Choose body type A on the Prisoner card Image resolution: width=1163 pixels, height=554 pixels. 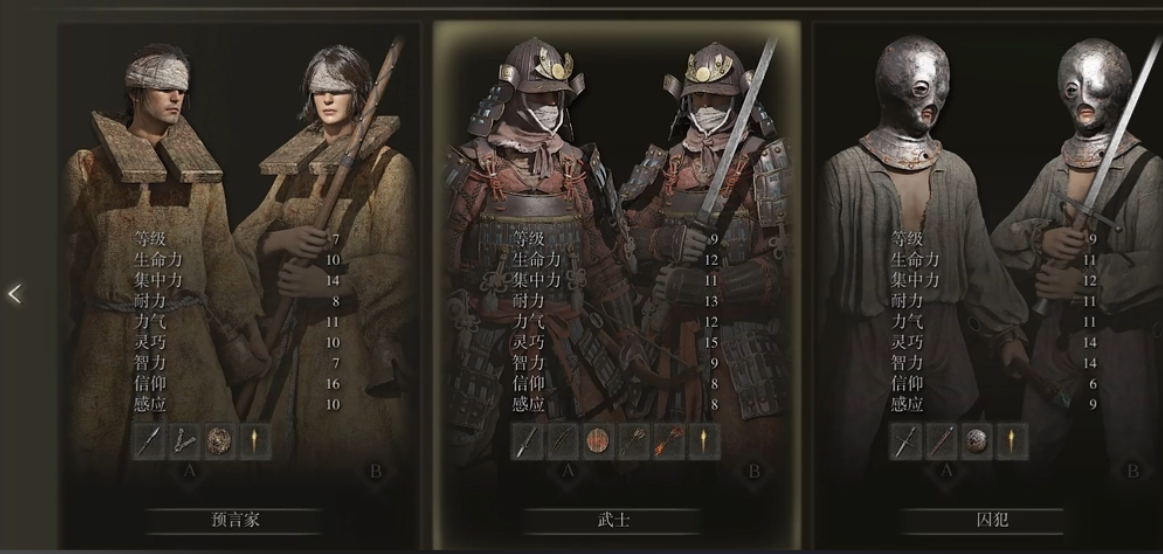pos(945,471)
